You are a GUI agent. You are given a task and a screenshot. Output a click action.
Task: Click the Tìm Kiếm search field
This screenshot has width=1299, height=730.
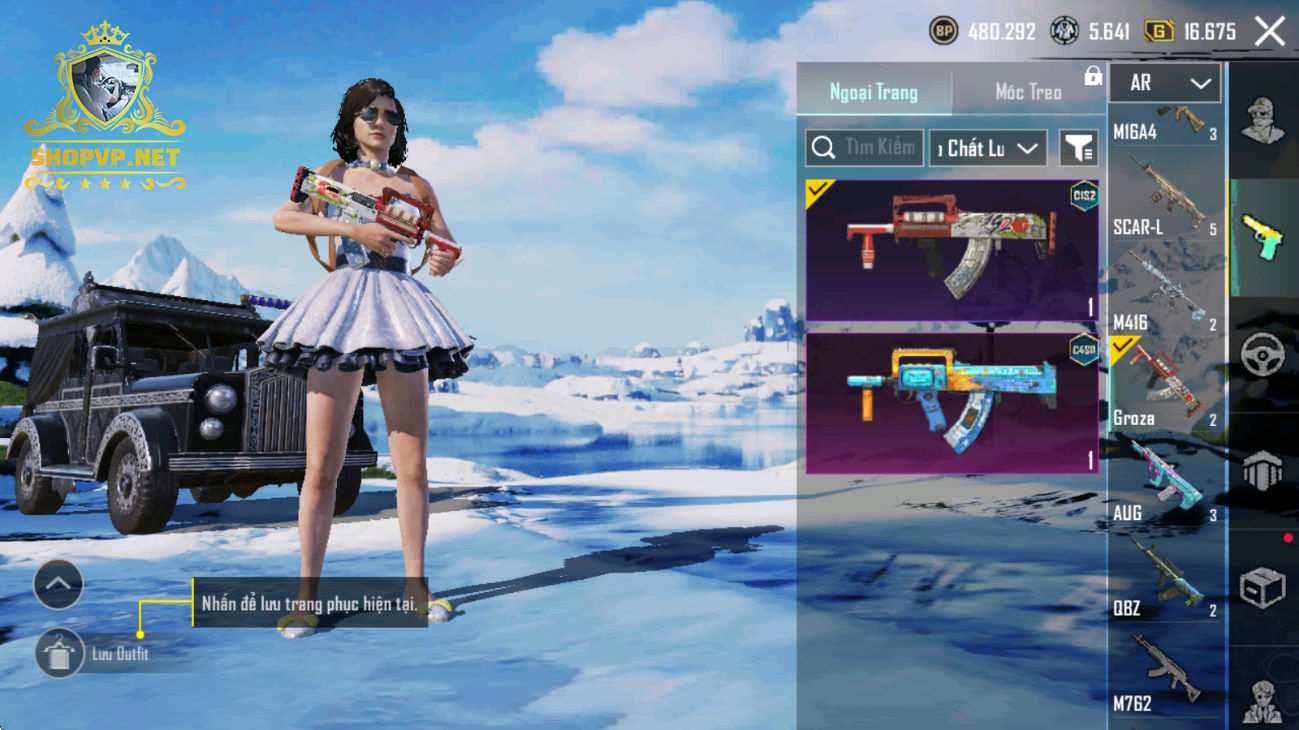[864, 148]
